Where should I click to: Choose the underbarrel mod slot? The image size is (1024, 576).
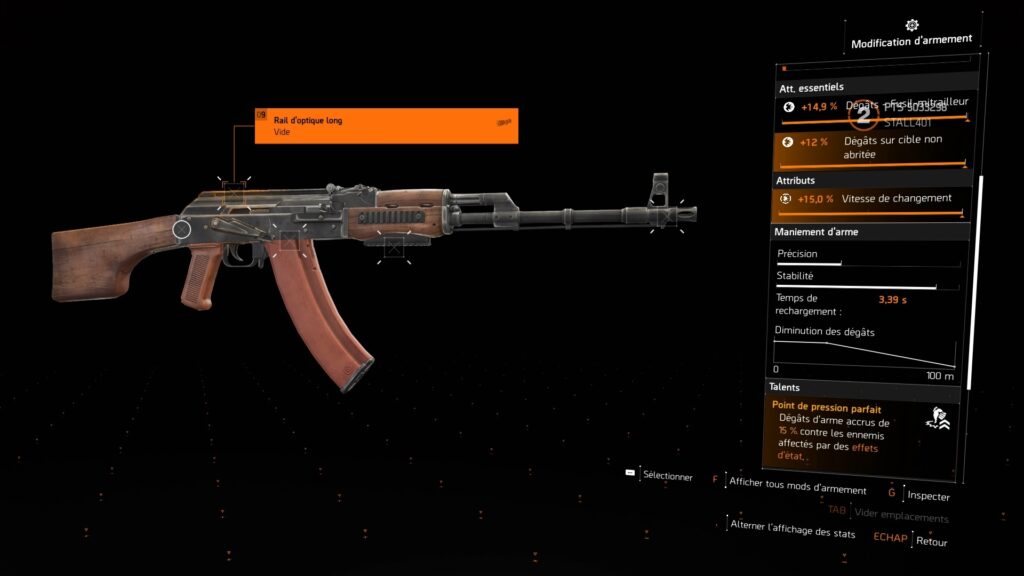click(x=393, y=244)
